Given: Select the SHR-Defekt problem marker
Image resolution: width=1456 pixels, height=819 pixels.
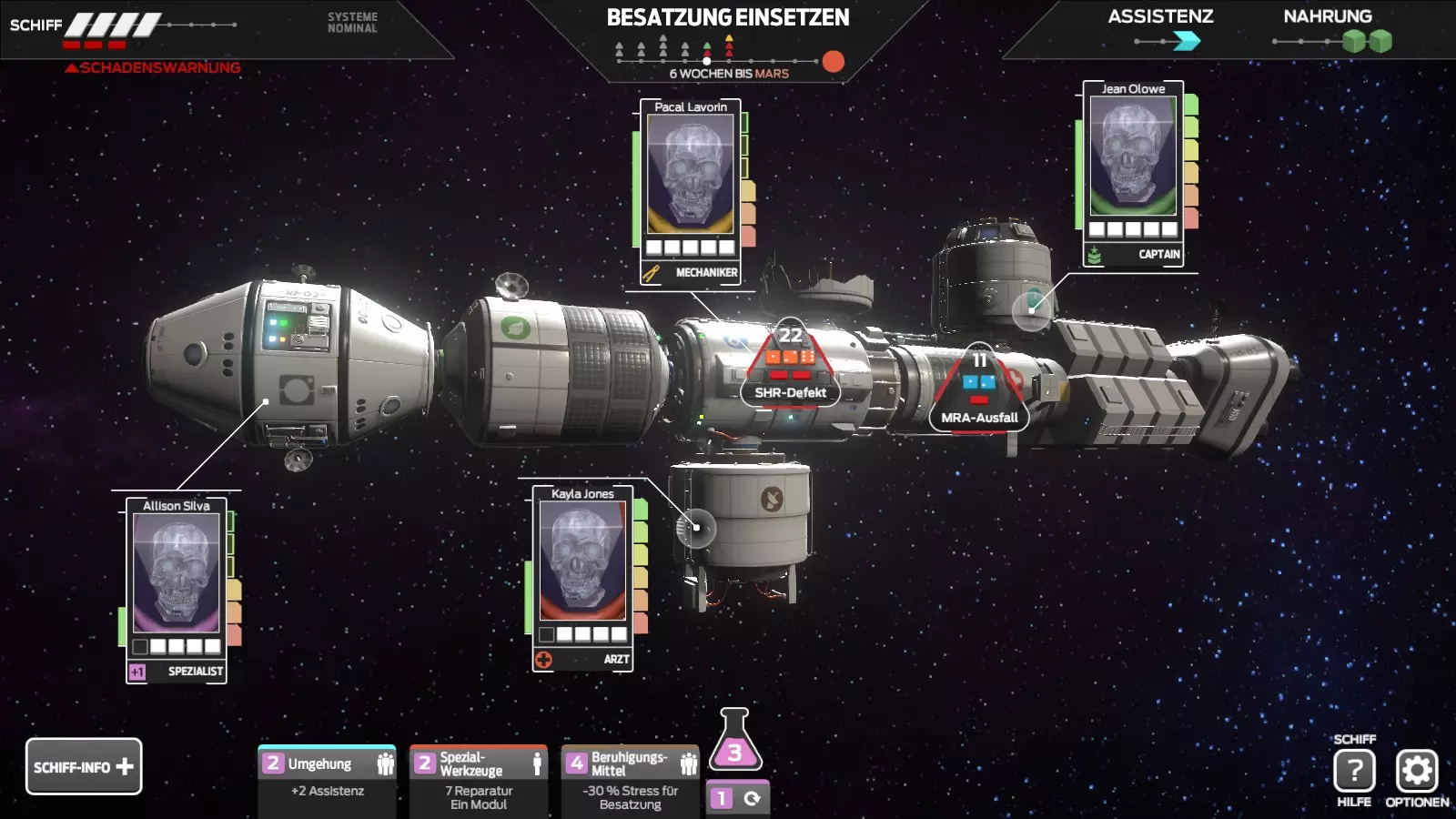Looking at the screenshot, I should pyautogui.click(x=790, y=369).
